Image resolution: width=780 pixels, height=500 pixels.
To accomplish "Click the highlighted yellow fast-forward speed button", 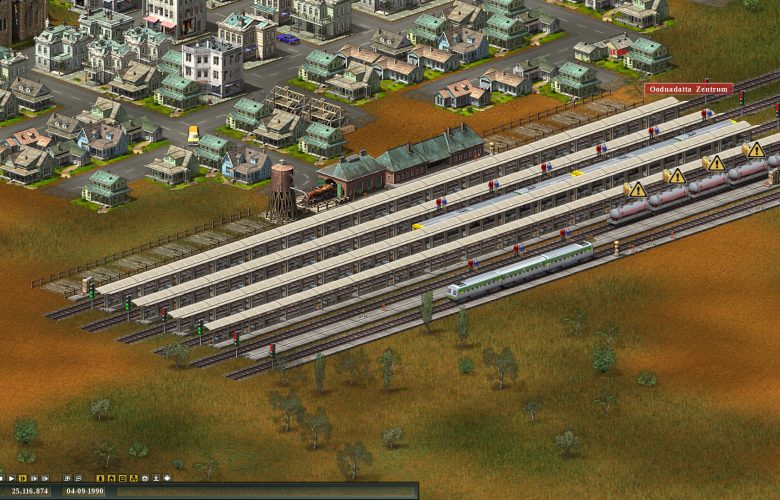I will click(22, 478).
